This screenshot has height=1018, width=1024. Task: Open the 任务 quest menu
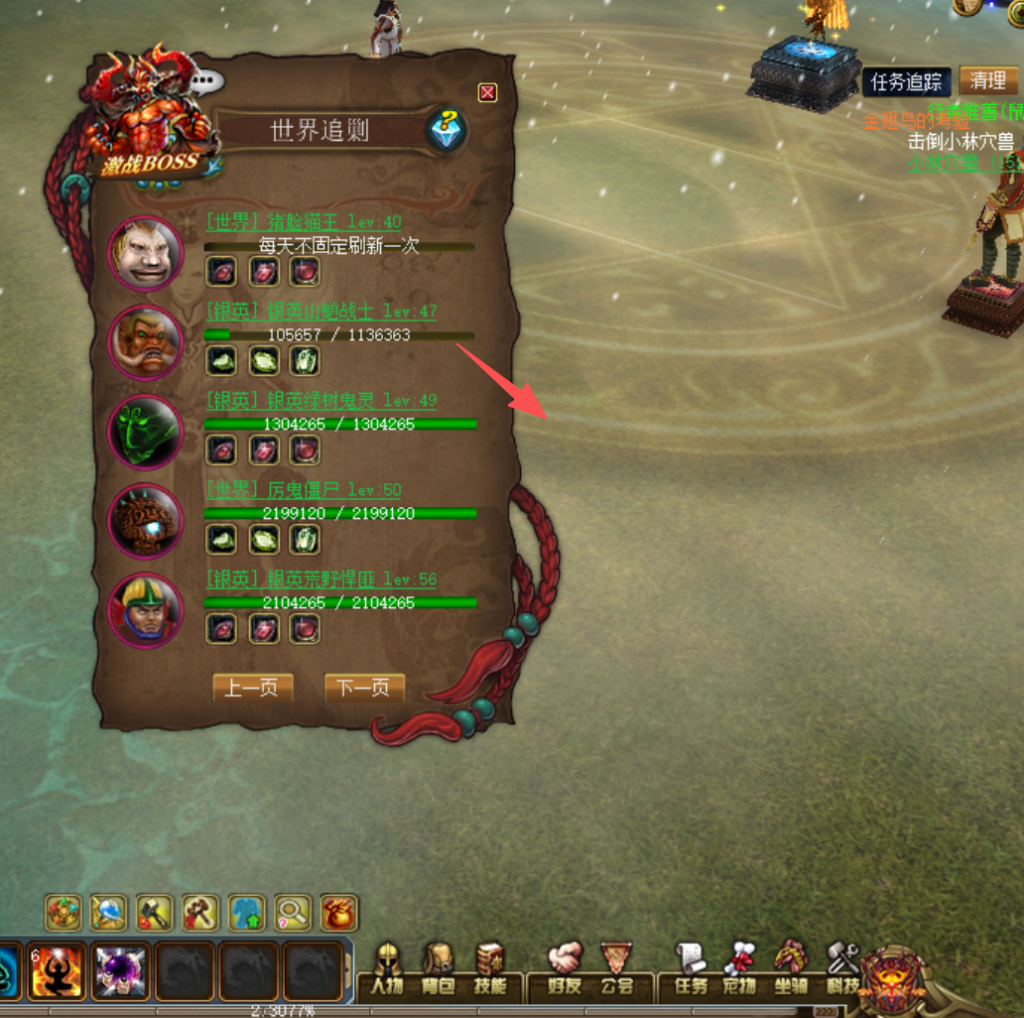[691, 969]
